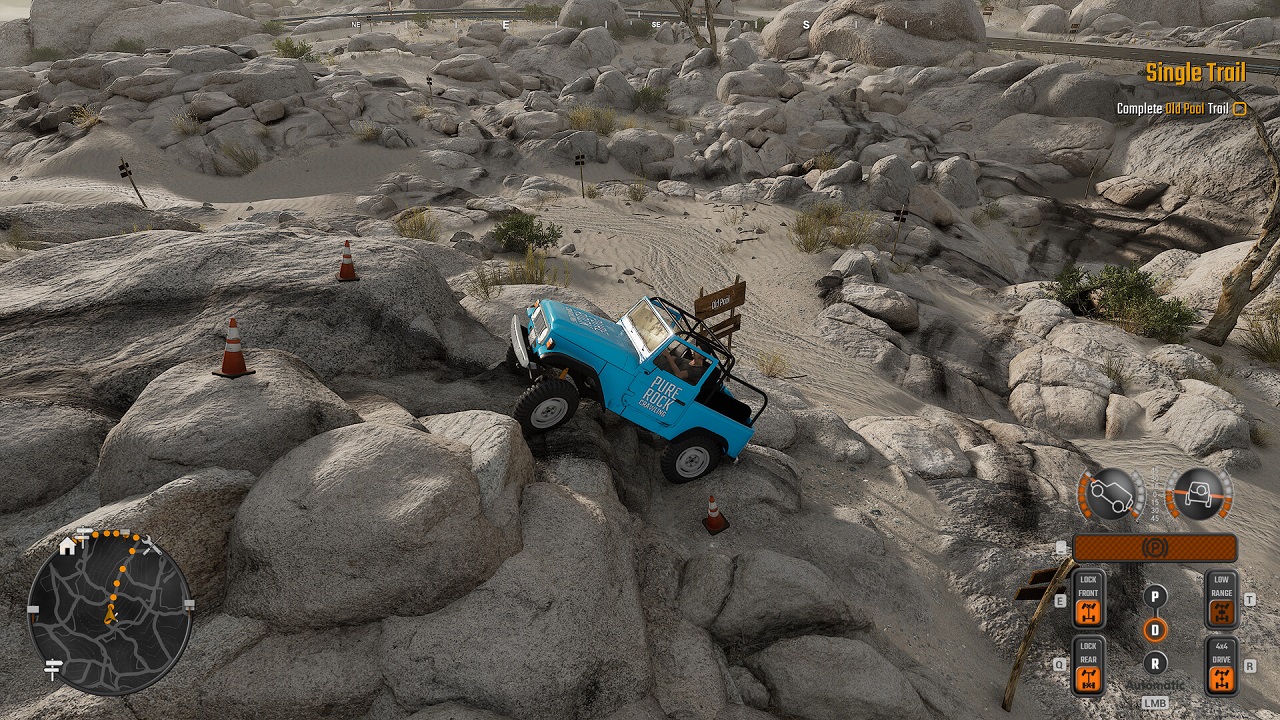Select Drive on the gear selector
This screenshot has width=1280, height=720.
[1155, 629]
